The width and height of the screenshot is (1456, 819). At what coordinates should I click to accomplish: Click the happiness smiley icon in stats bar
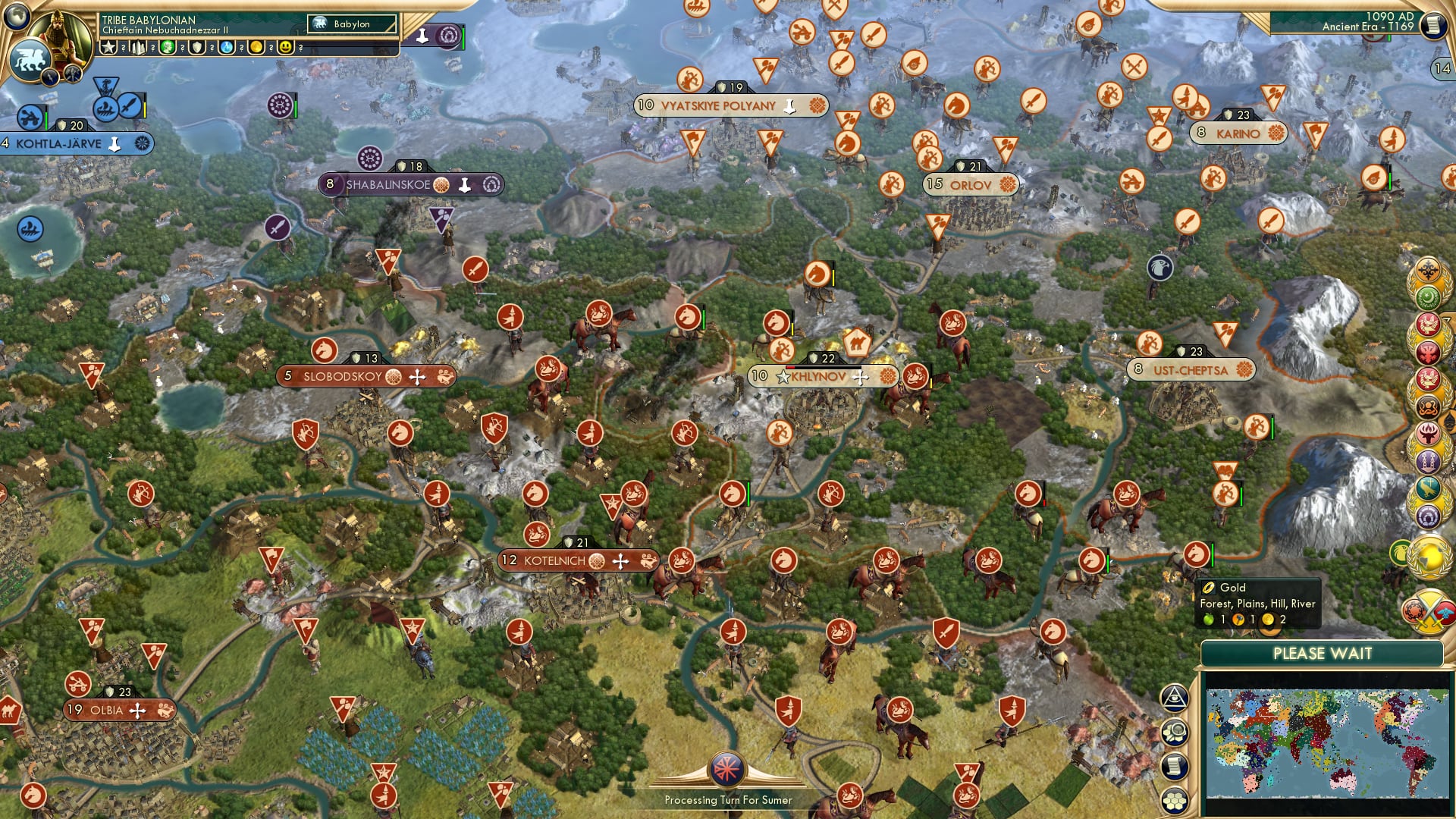(284, 47)
